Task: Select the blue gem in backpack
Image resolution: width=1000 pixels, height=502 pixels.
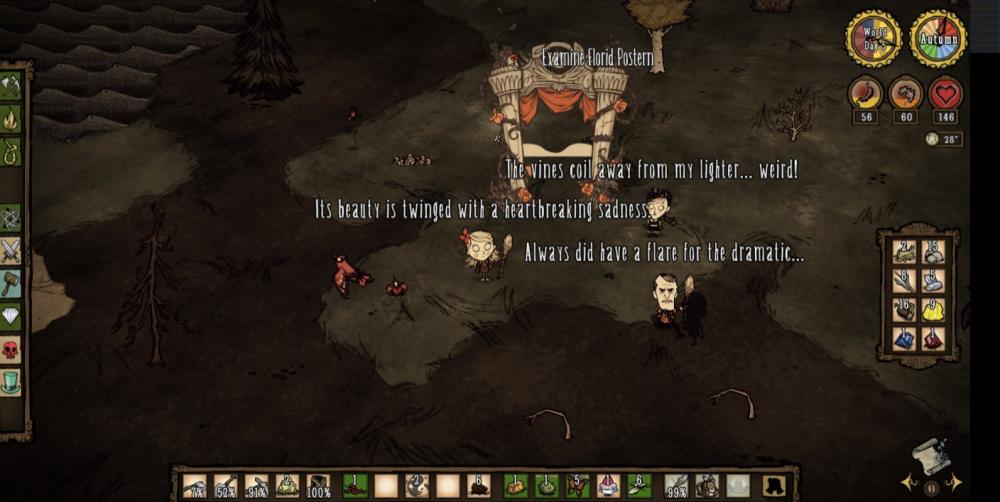Action: pyautogui.click(x=904, y=340)
